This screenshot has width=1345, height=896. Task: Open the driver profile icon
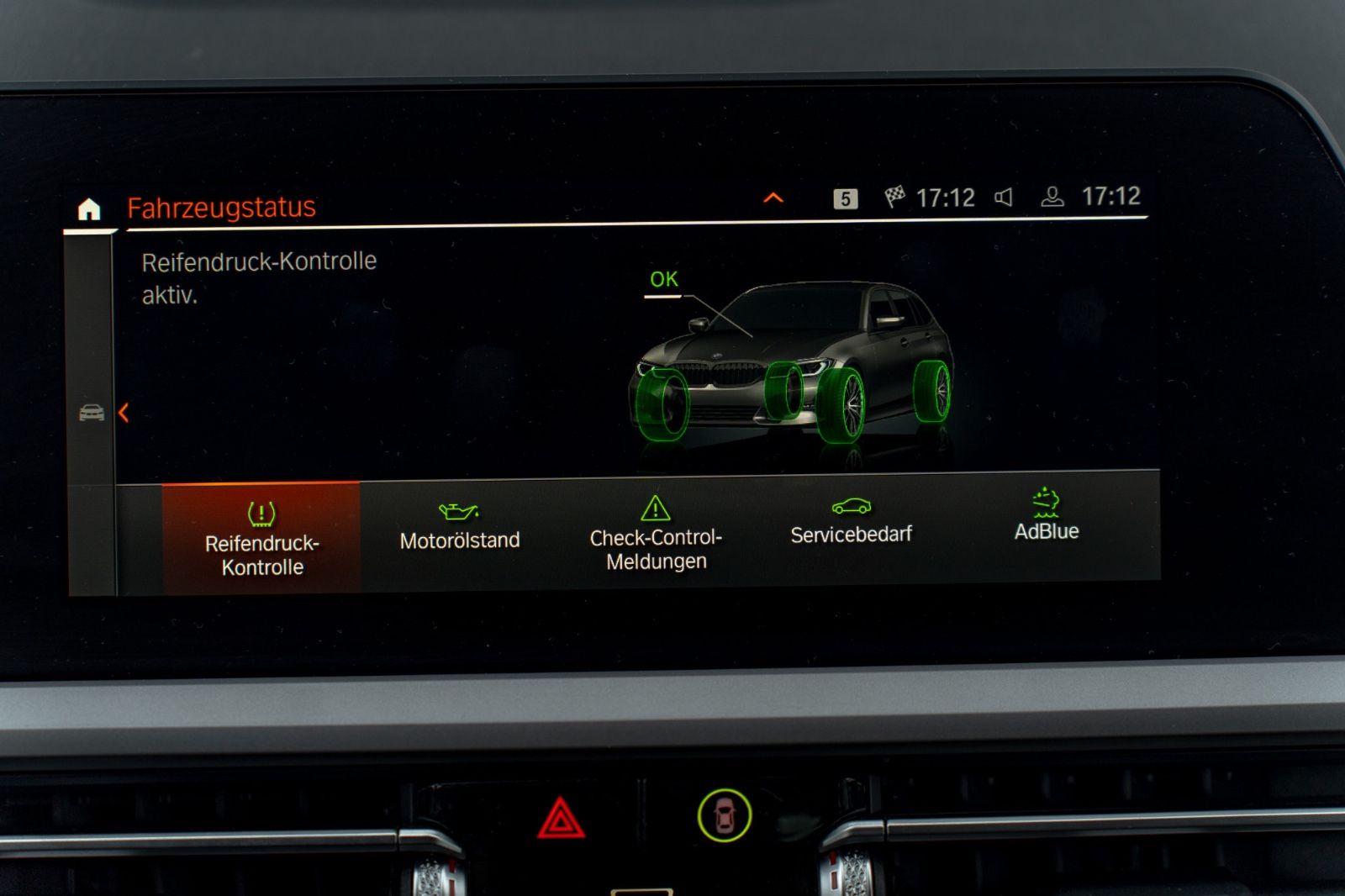(1052, 198)
